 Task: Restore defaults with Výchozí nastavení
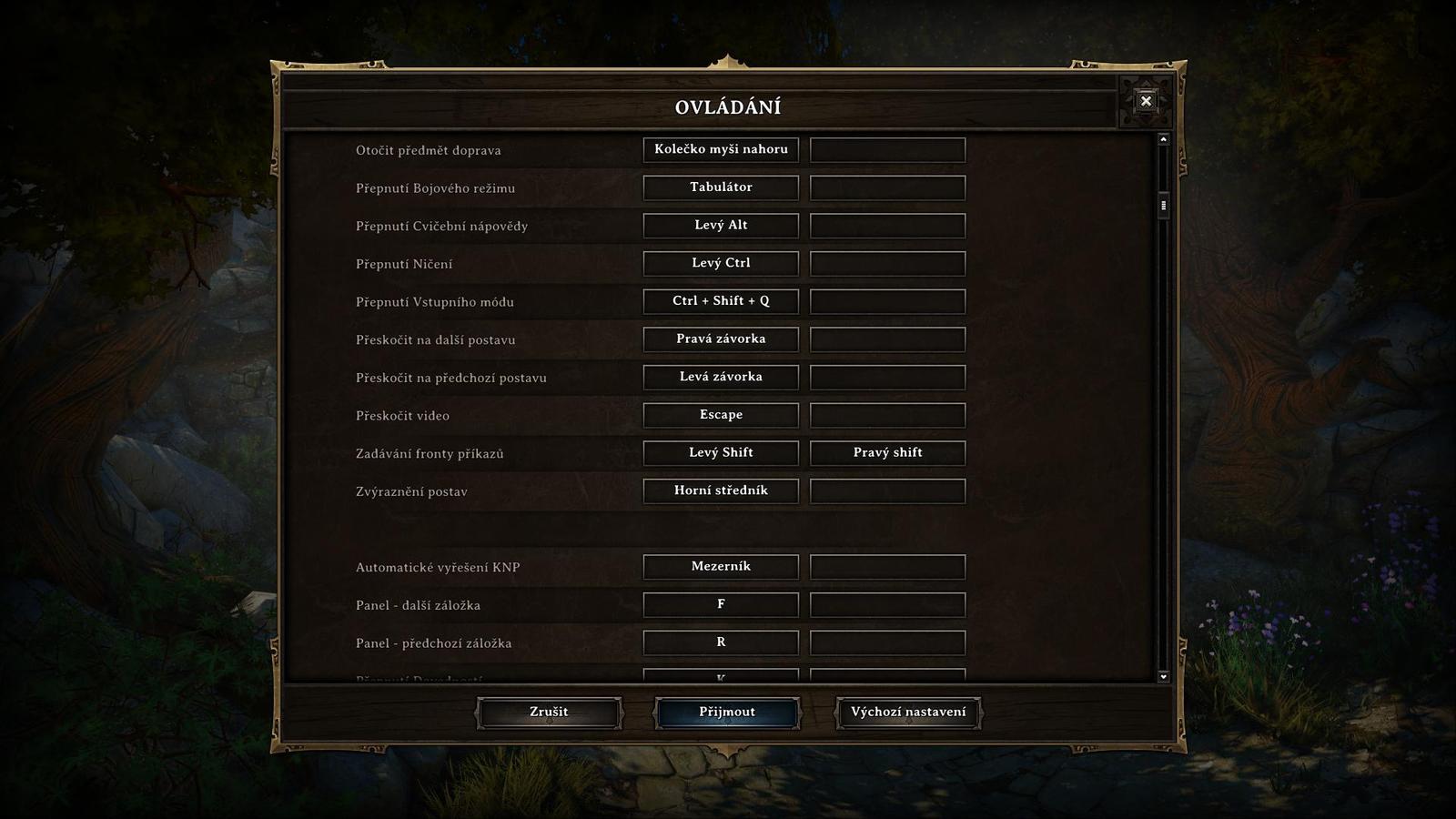click(906, 713)
